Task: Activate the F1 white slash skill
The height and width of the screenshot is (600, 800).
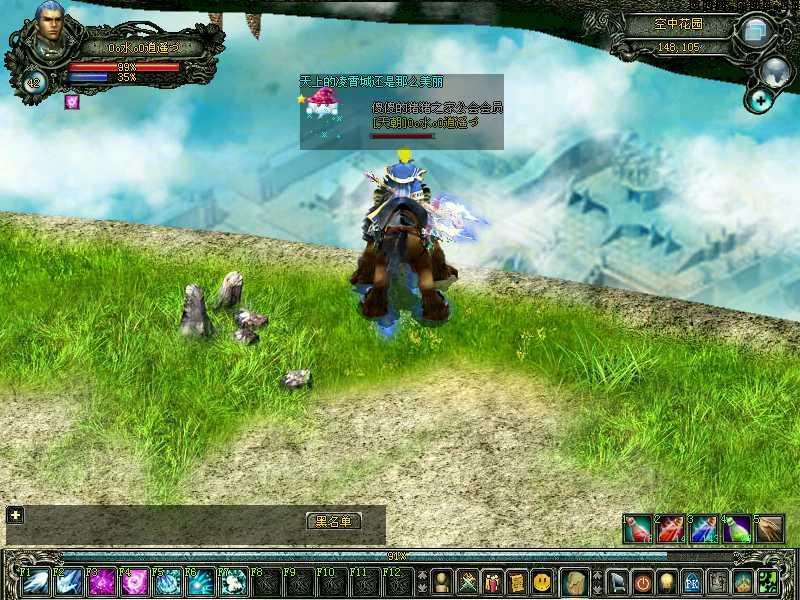Action: (x=36, y=581)
